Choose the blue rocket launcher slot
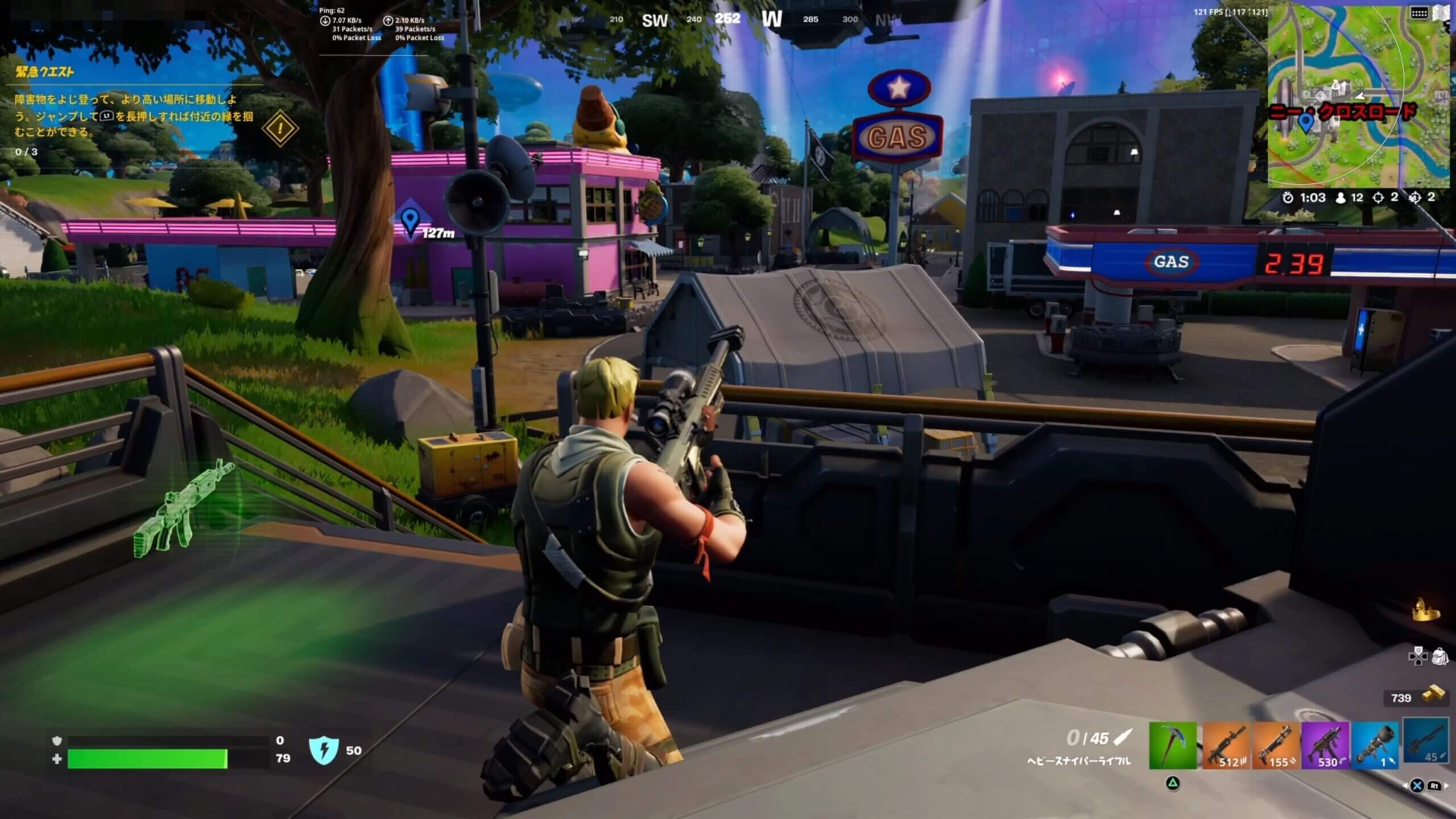The width and height of the screenshot is (1456, 819). [x=1375, y=745]
